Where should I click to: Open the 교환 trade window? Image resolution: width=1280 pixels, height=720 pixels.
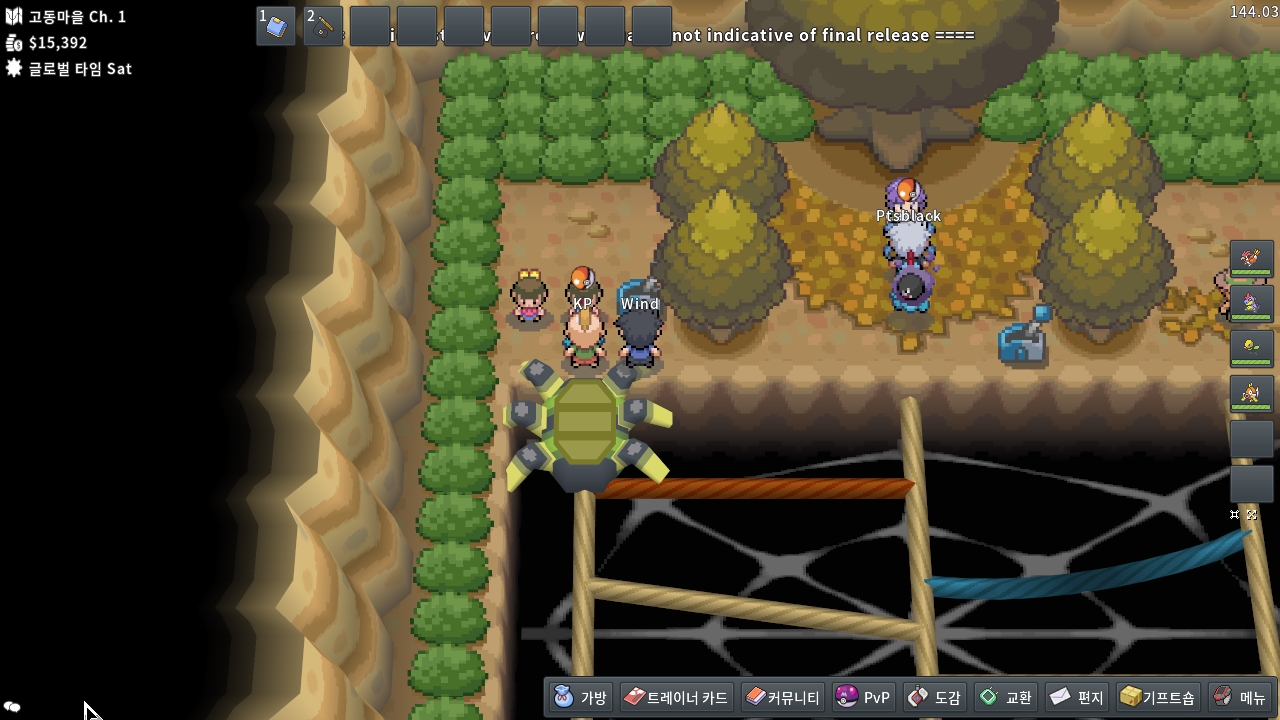1005,697
